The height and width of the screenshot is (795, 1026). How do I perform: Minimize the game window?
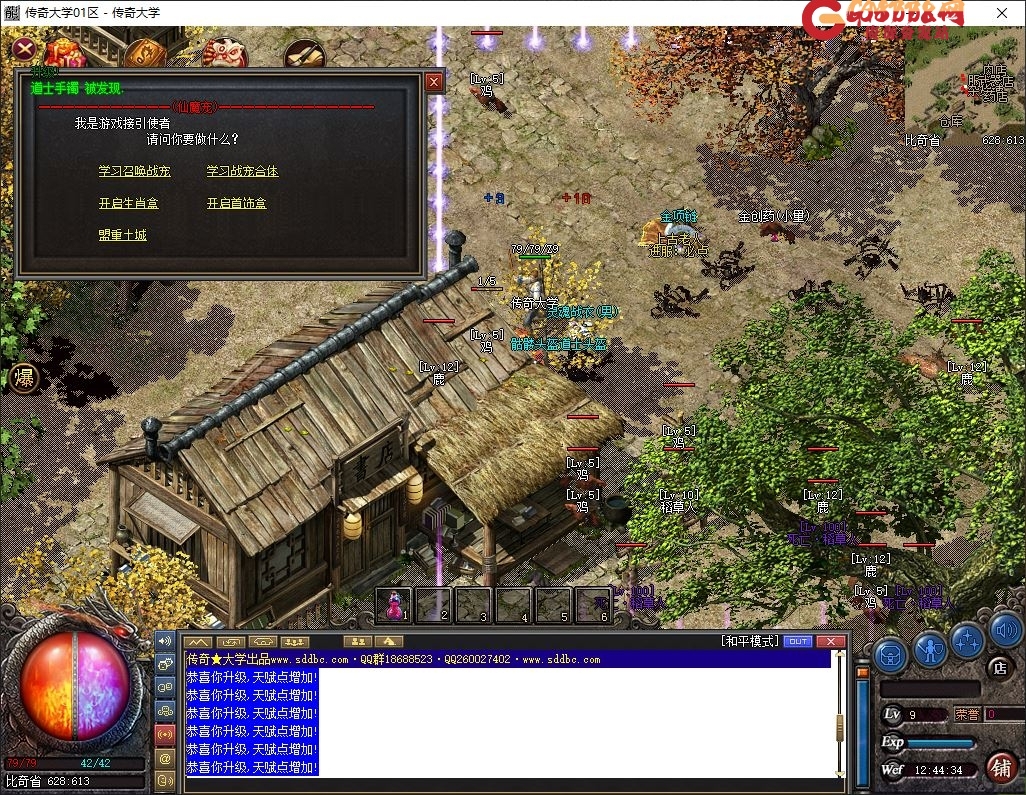[x=909, y=14]
